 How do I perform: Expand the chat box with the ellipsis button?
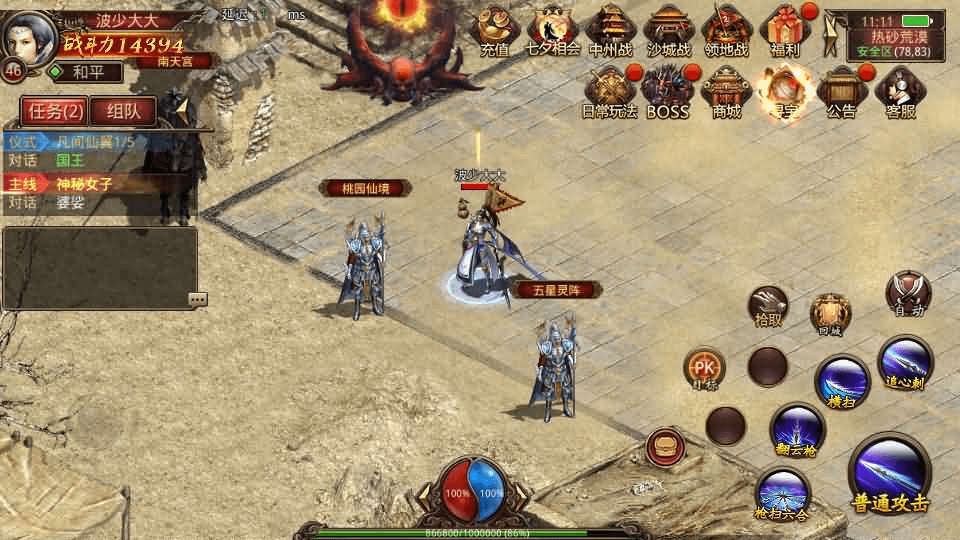click(x=197, y=298)
